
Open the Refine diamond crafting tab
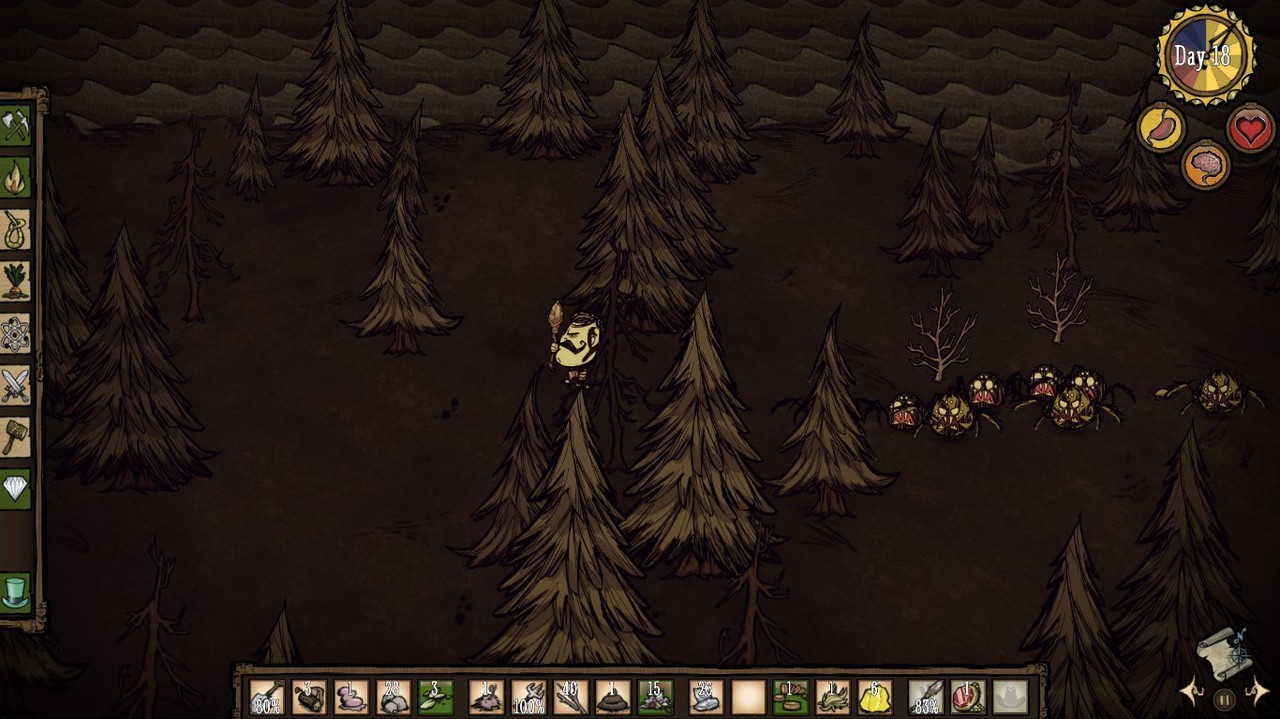click(x=15, y=490)
